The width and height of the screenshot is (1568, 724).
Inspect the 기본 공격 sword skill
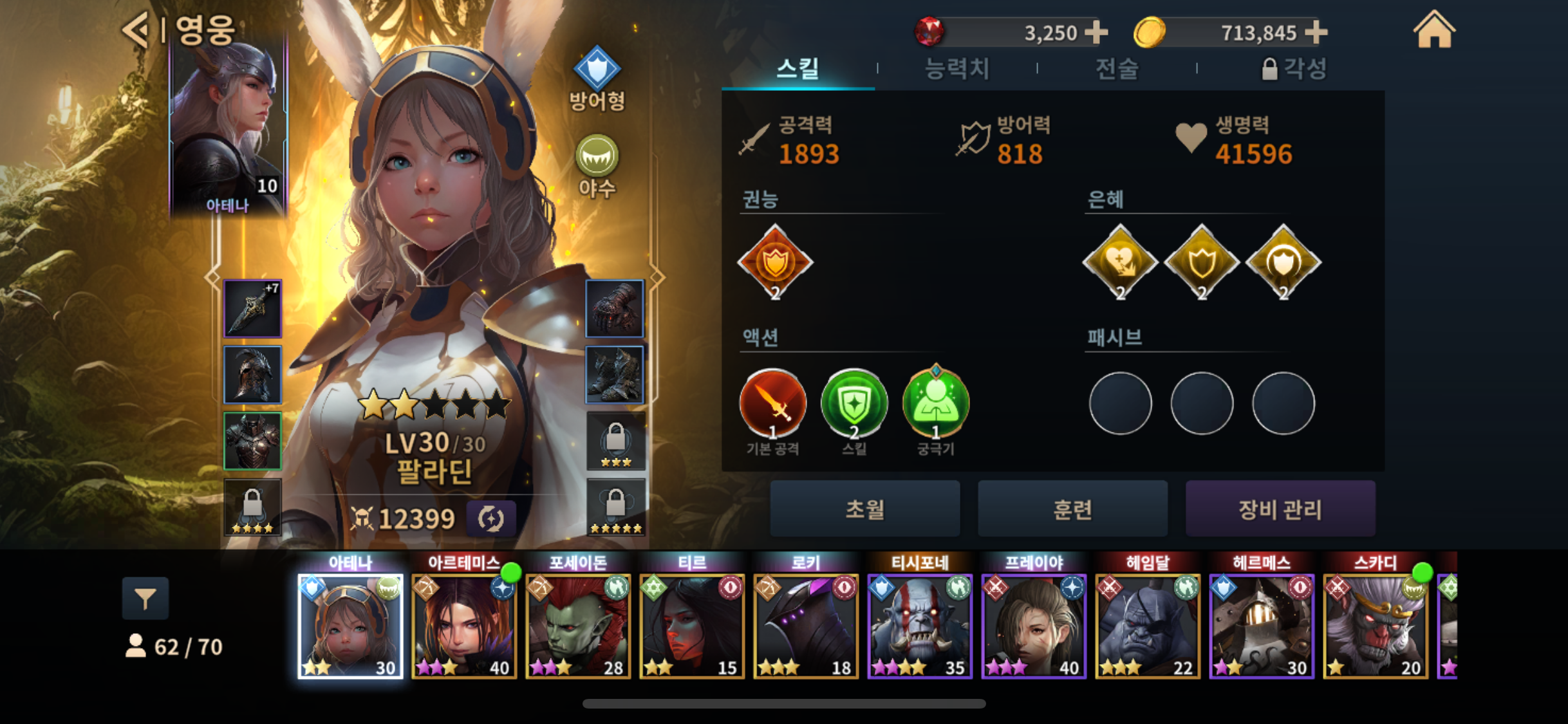coord(772,404)
